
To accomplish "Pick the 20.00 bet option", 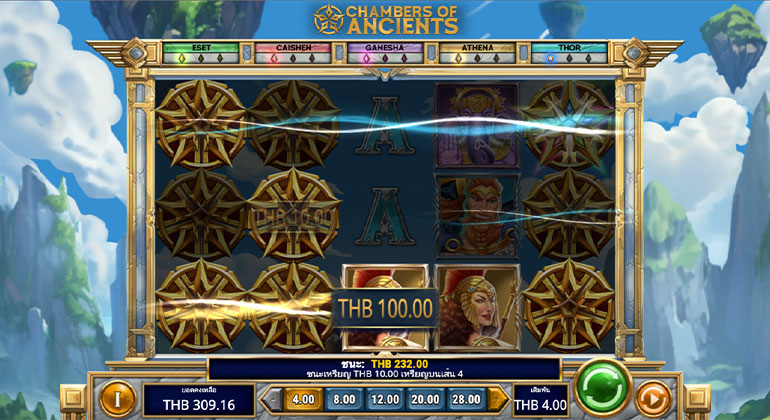I will [425, 398].
